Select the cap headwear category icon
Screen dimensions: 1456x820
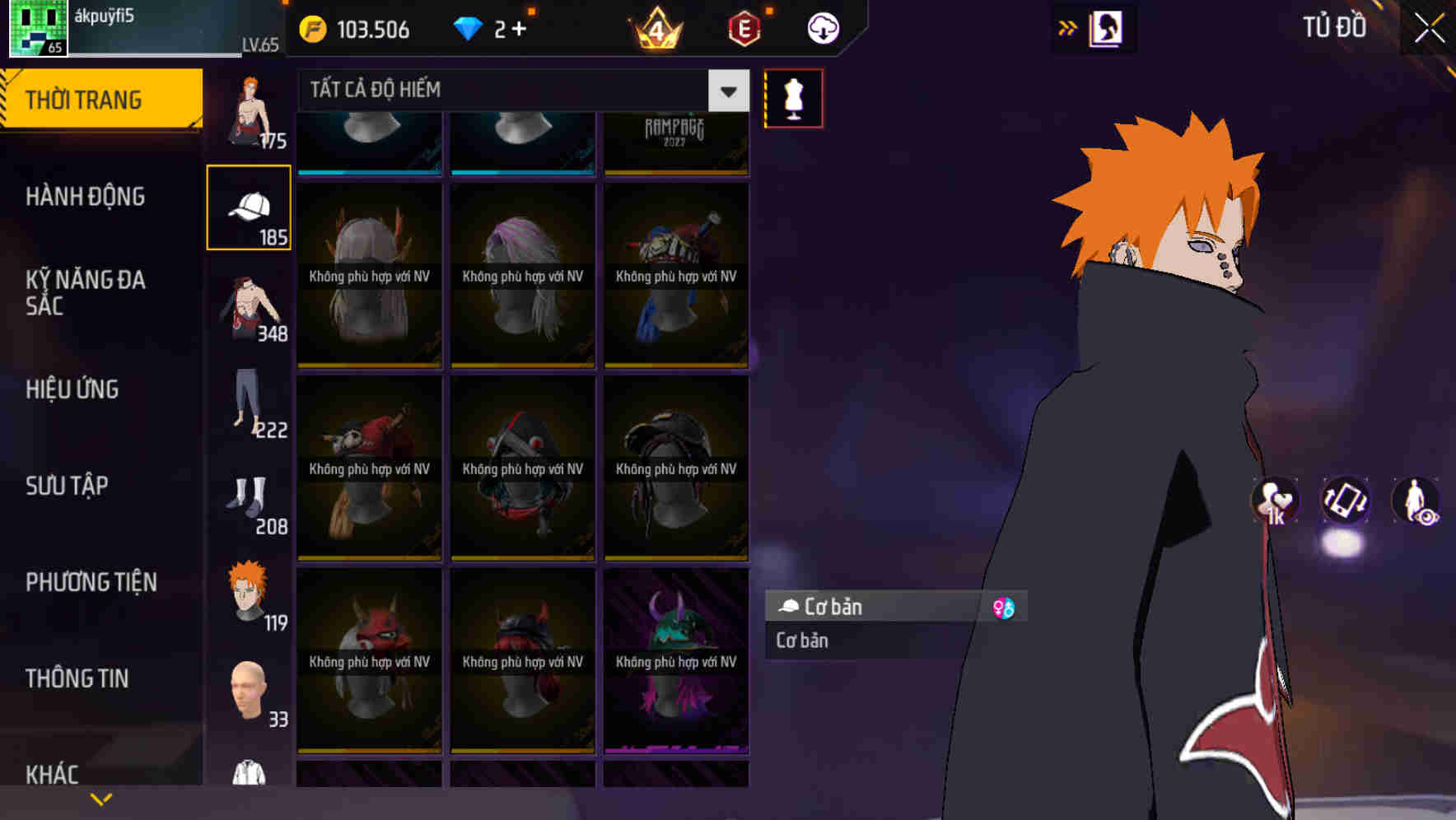(249, 206)
